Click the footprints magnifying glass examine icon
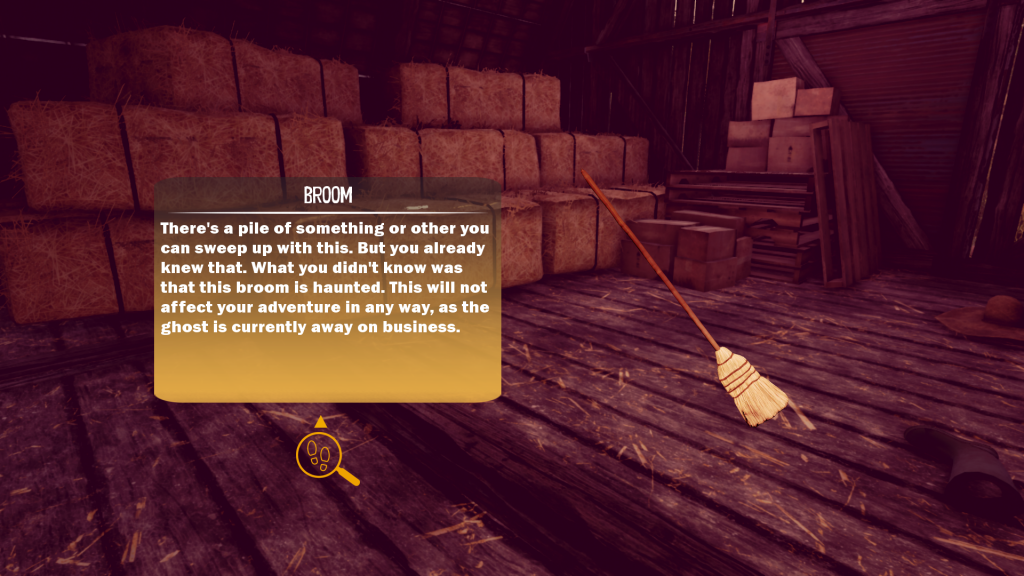The image size is (1024, 576). click(x=321, y=455)
